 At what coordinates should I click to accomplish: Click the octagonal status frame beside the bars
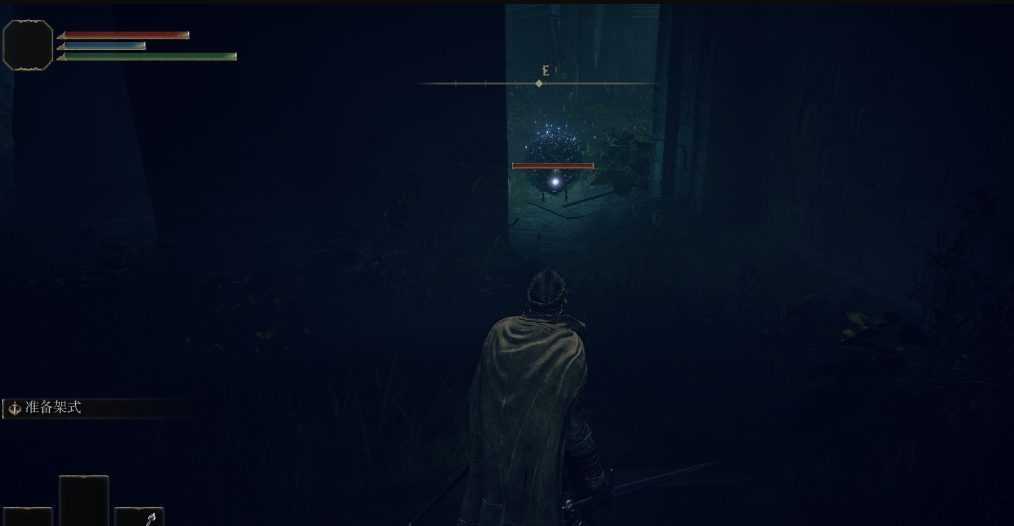coord(28,45)
